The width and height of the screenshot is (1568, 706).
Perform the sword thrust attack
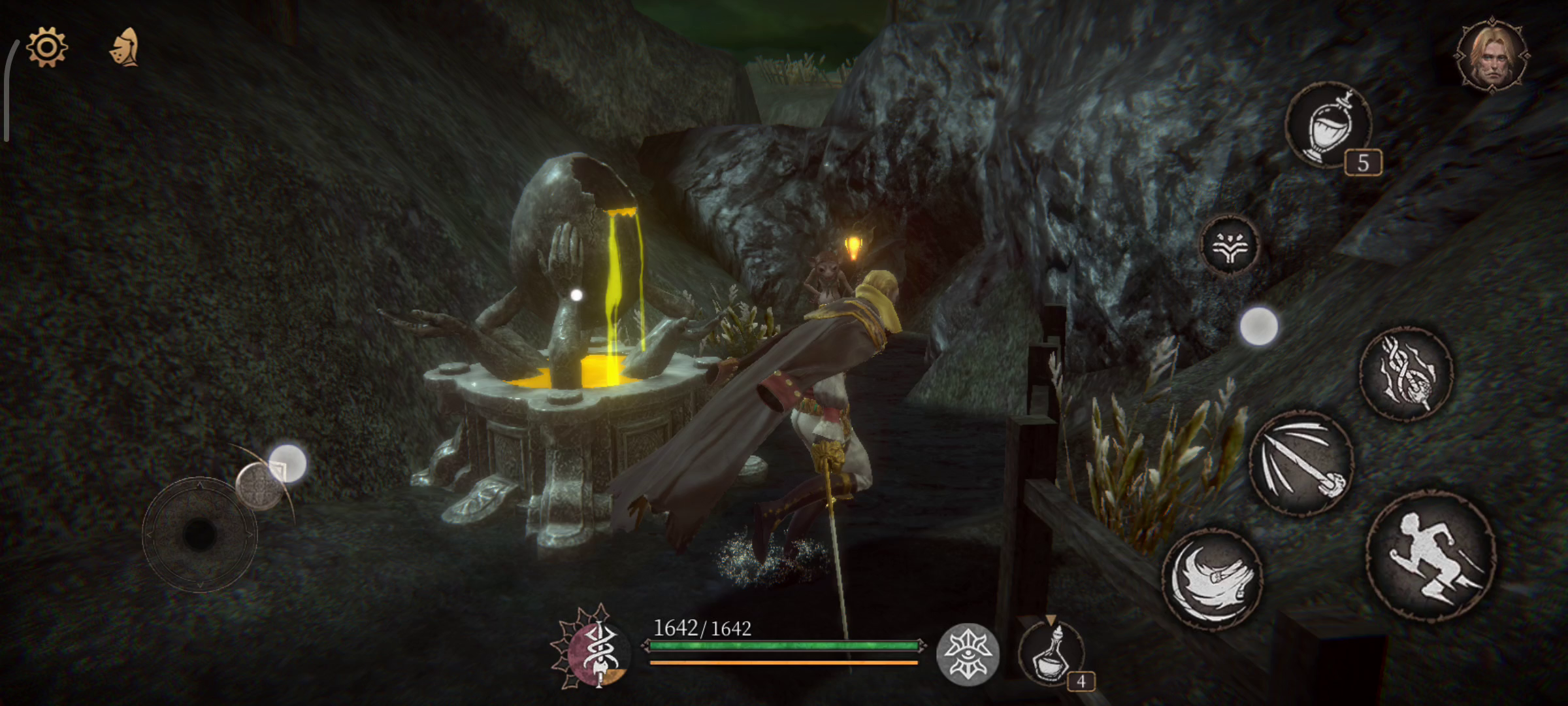[1300, 463]
